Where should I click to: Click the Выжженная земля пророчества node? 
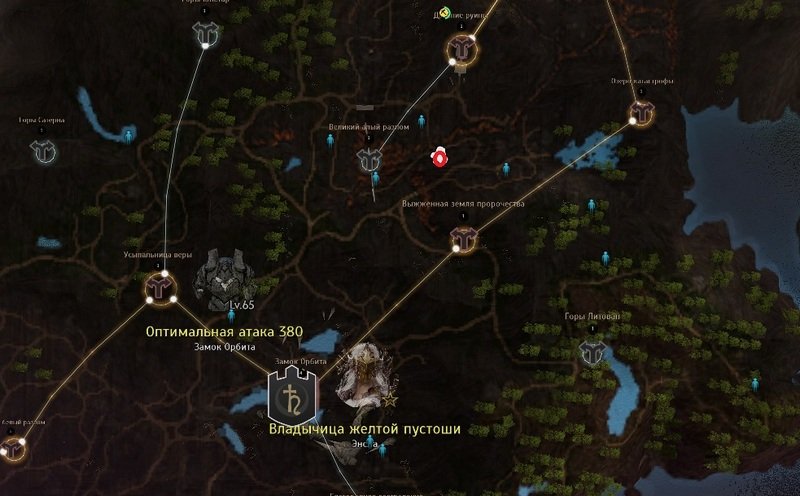click(x=463, y=236)
